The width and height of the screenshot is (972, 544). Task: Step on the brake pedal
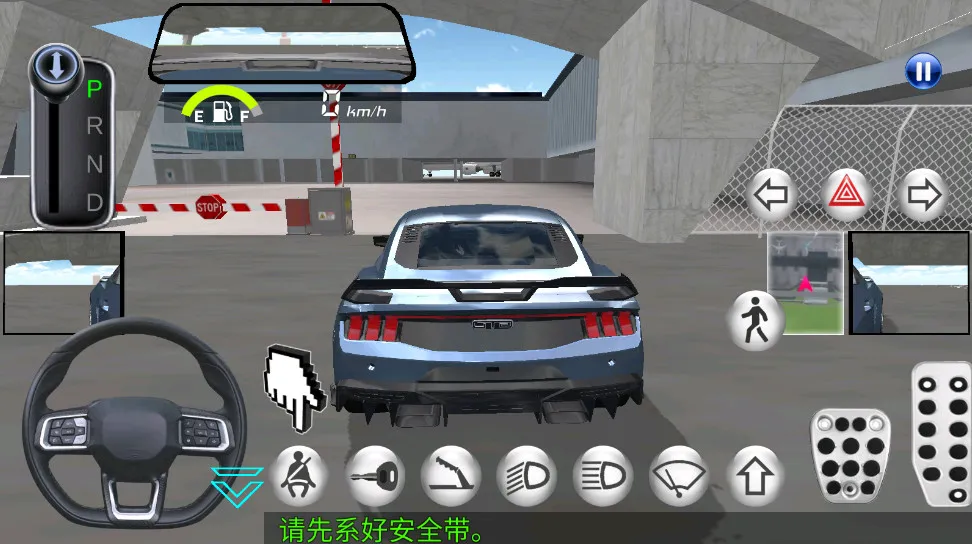click(851, 456)
